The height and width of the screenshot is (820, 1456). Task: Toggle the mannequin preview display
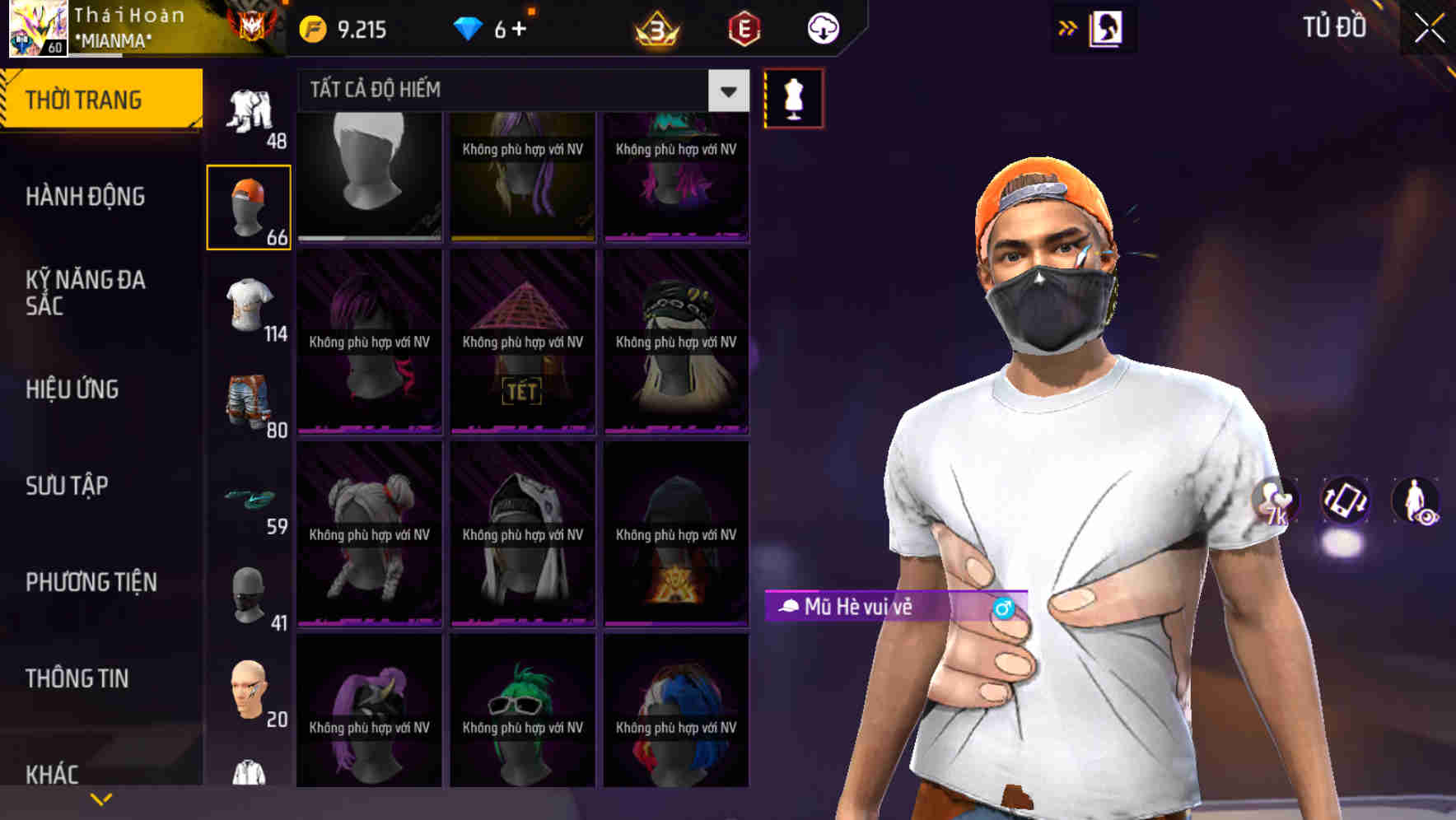click(x=793, y=97)
